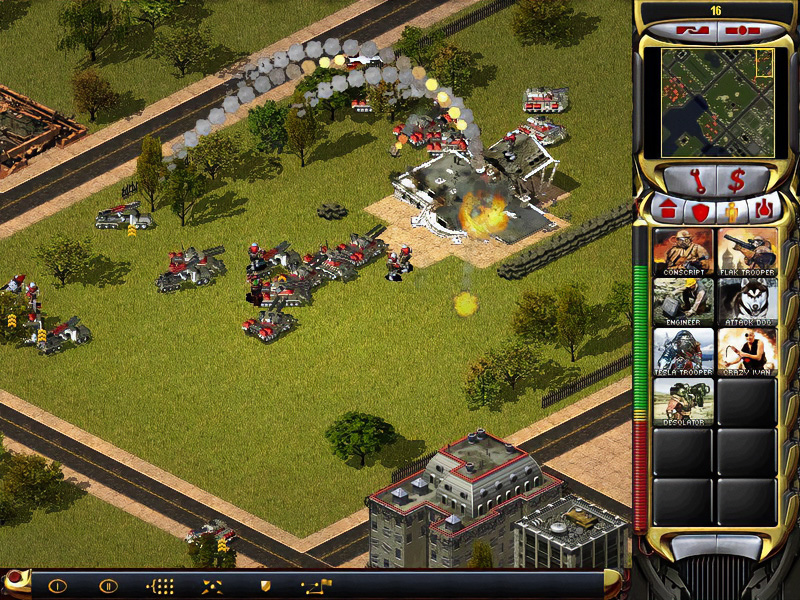Activate the dollar-sign sell button
This screenshot has height=600, width=800.
coord(738,181)
